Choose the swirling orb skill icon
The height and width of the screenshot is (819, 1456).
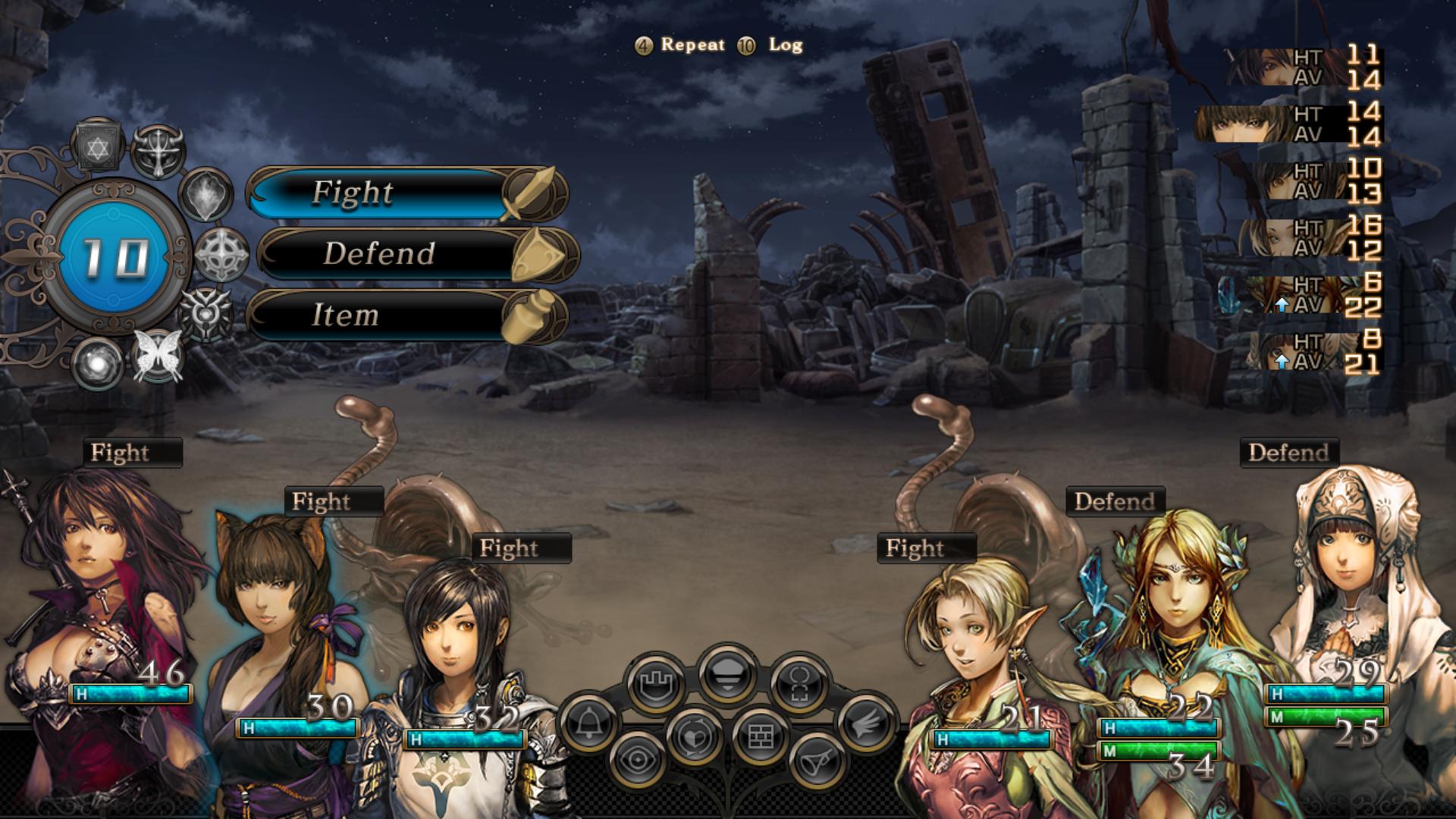98,363
